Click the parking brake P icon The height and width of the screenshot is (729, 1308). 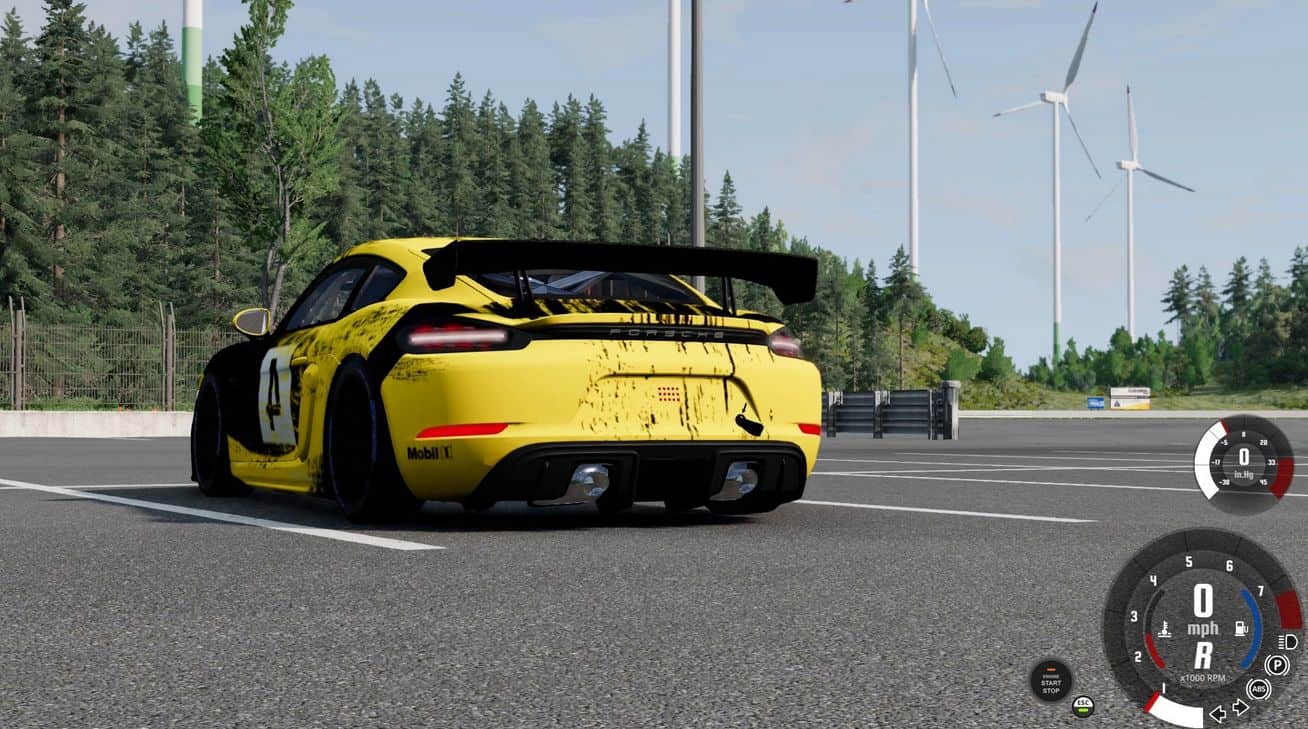pos(1276,665)
